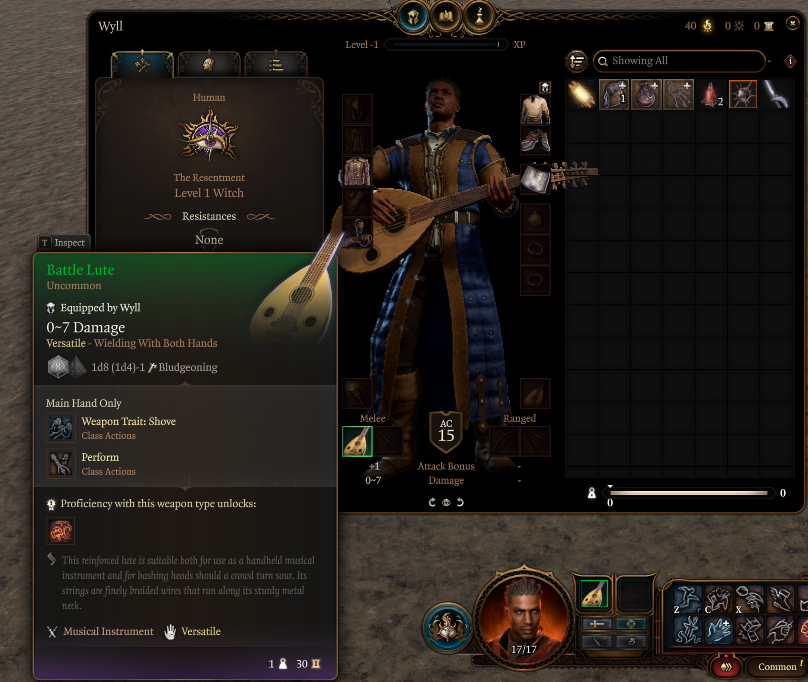Screen dimensions: 808x682
Task: Click the Battle Lute melee weapon slot
Action: tap(357, 441)
